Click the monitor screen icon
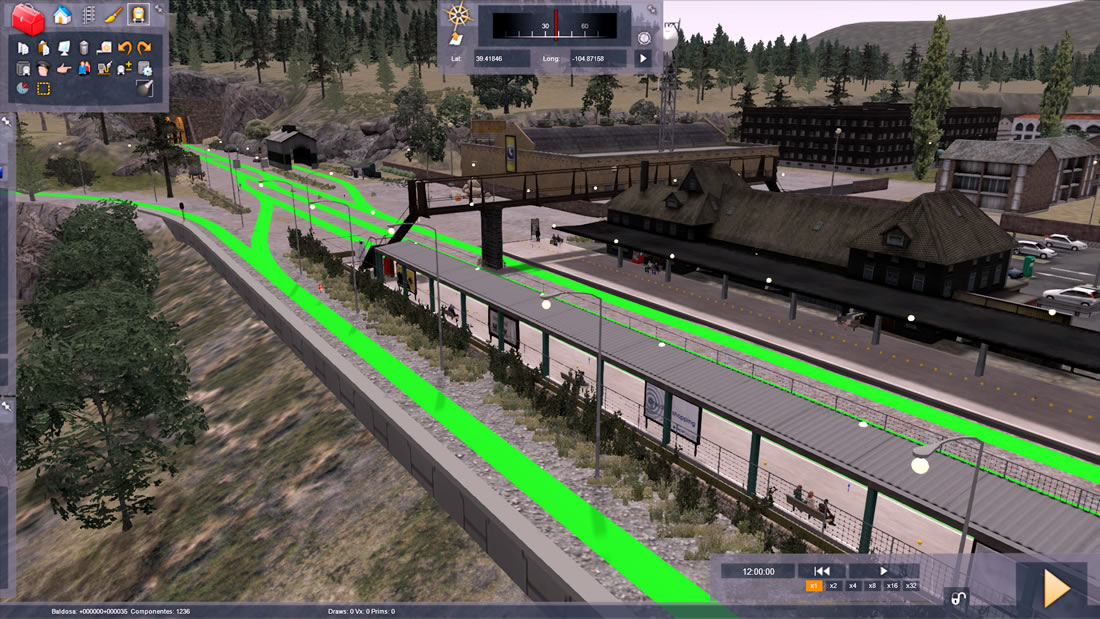Image resolution: width=1100 pixels, height=619 pixels. point(64,47)
